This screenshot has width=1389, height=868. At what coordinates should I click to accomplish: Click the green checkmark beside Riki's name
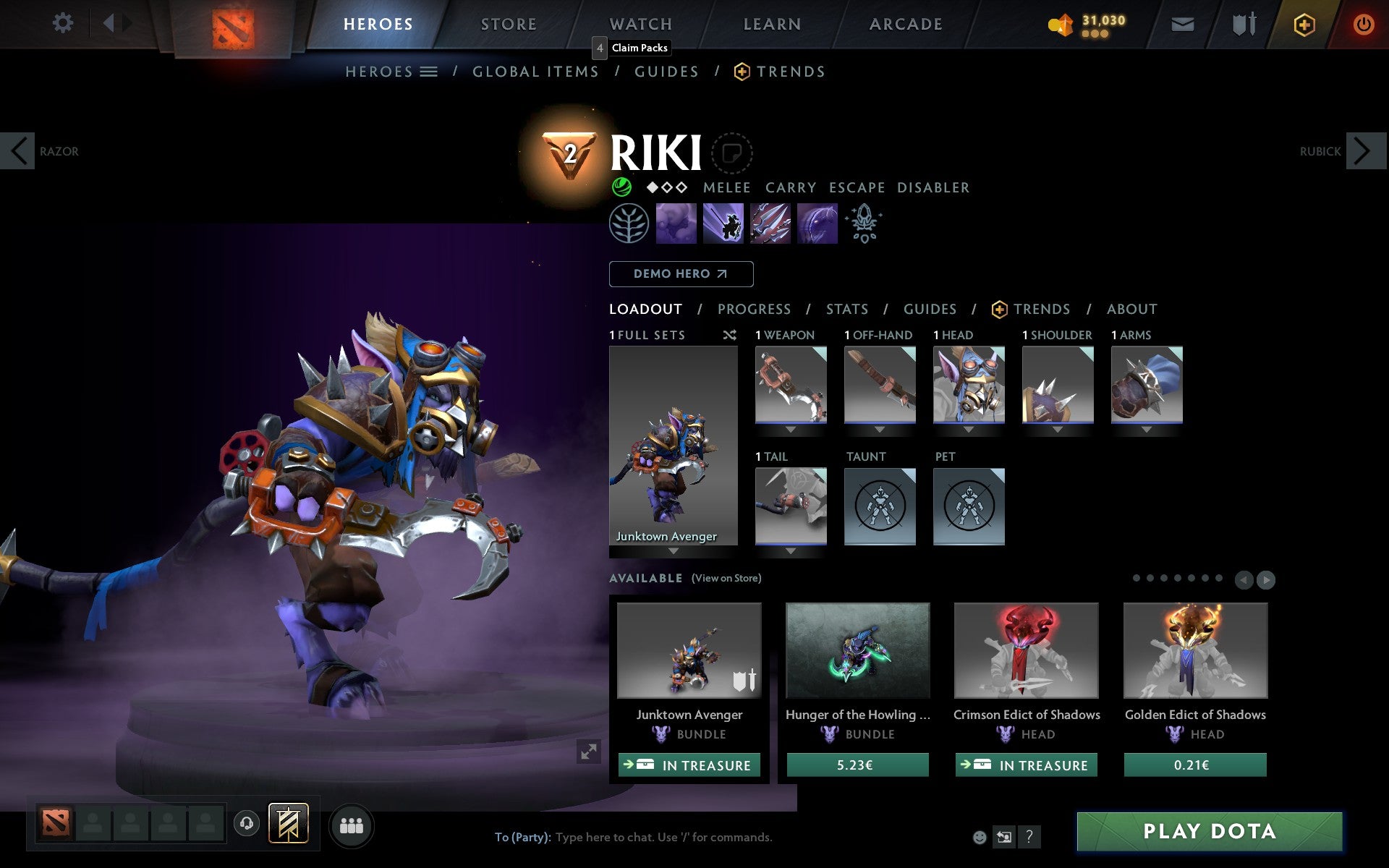coord(620,187)
